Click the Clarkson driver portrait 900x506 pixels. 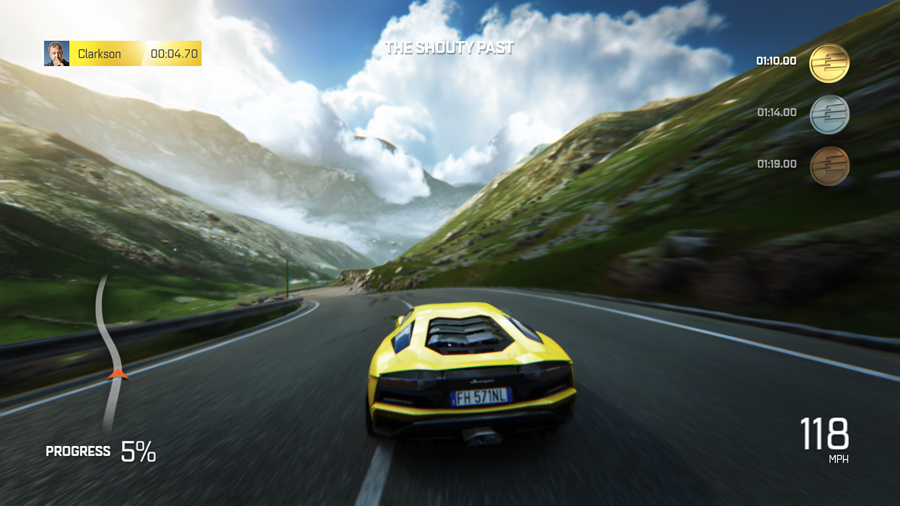57,54
